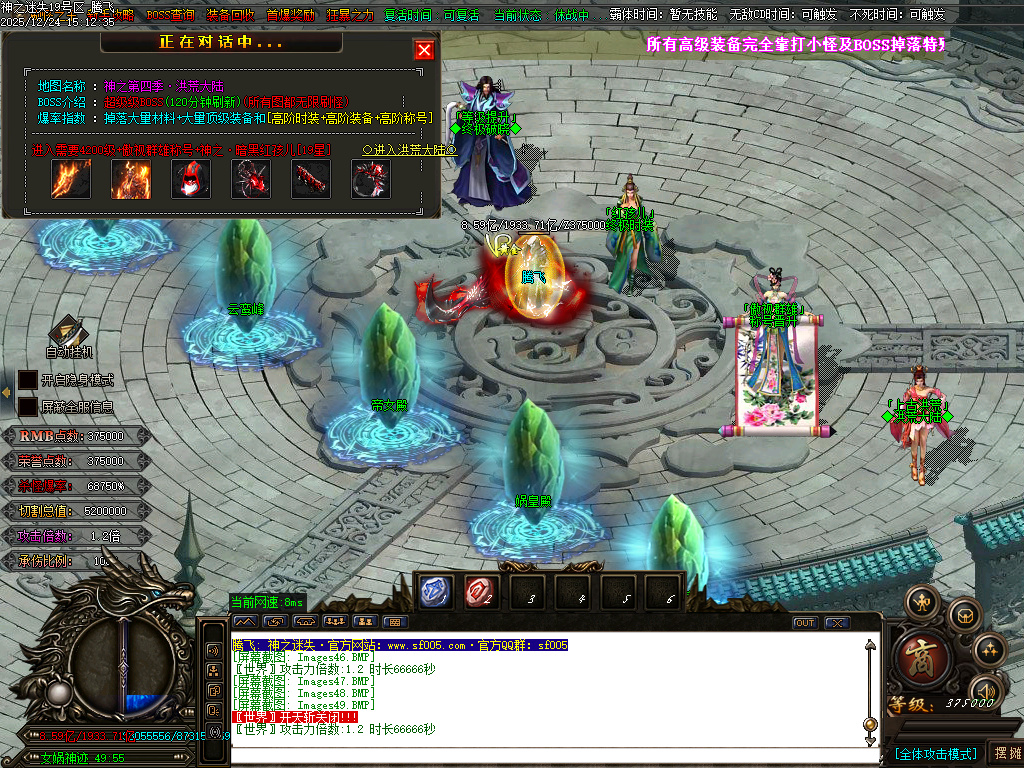
Task: Switch the 全体攻击模式 attack mode
Action: [x=935, y=753]
